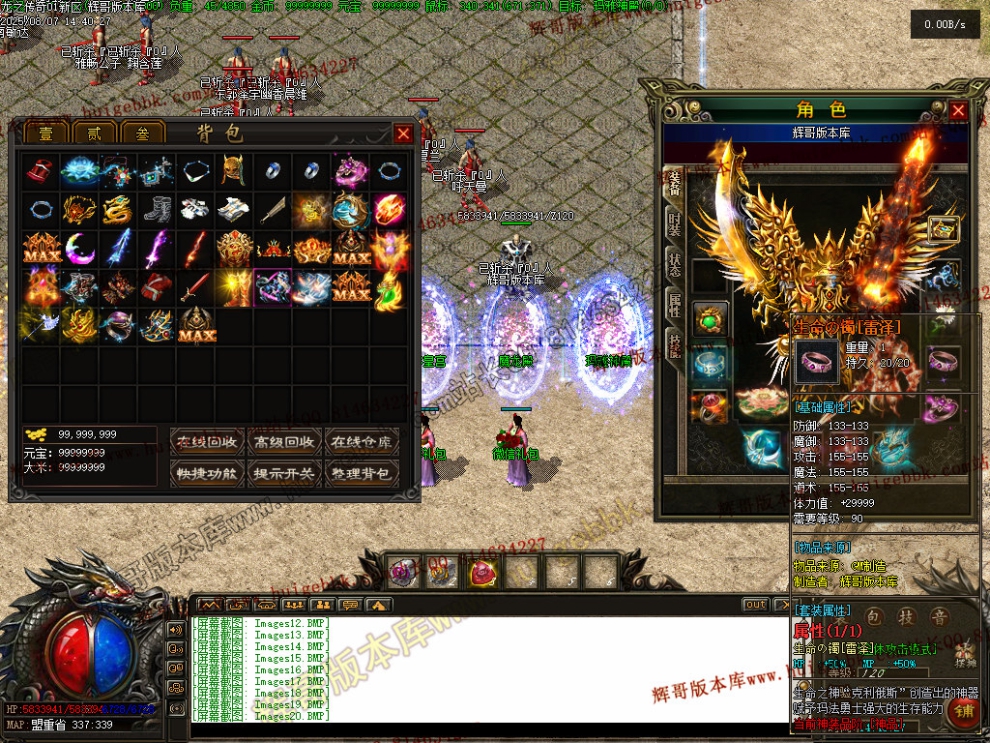This screenshot has width=990, height=743.
Task: Click the 在线回收 online recycle button
Action: click(207, 442)
